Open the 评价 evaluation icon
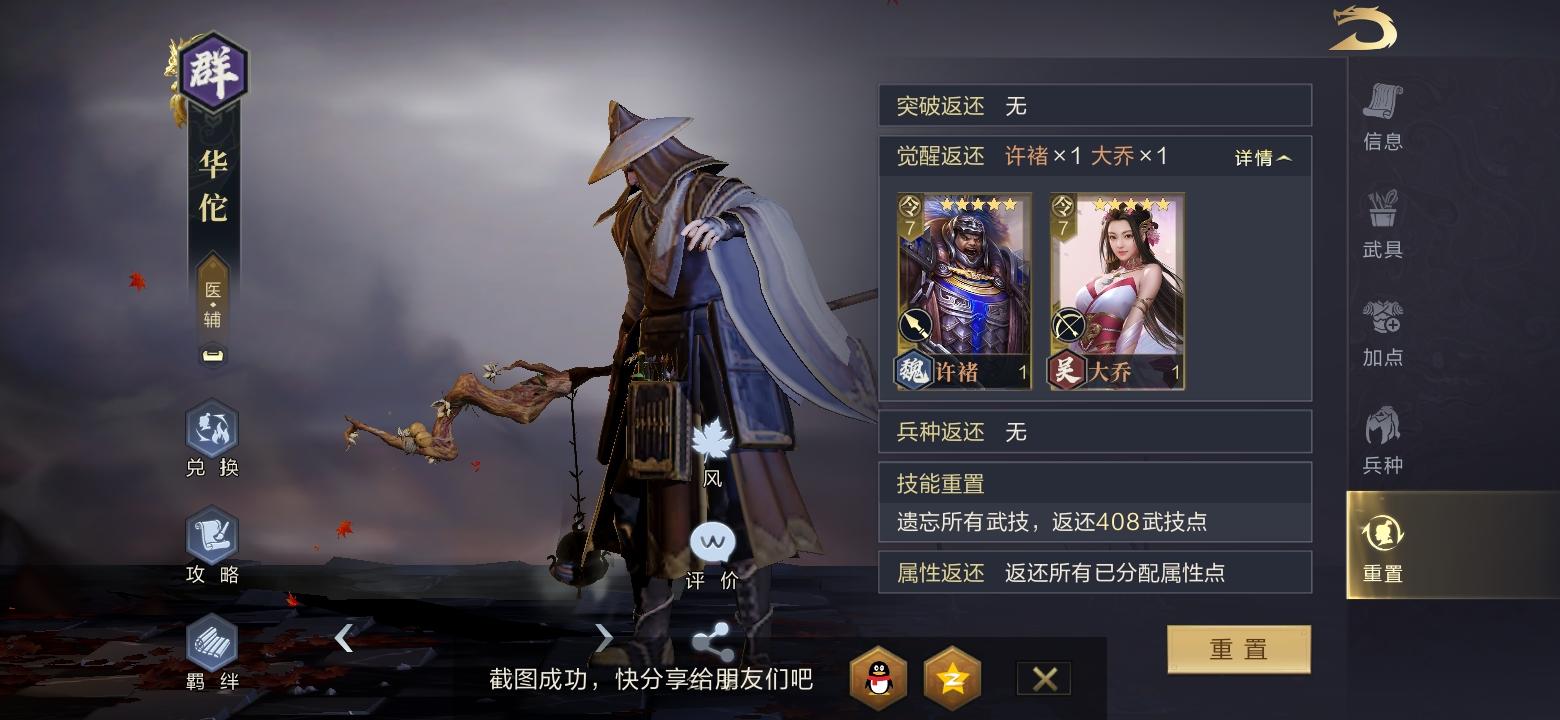The width and height of the screenshot is (1560, 720). tap(712, 545)
